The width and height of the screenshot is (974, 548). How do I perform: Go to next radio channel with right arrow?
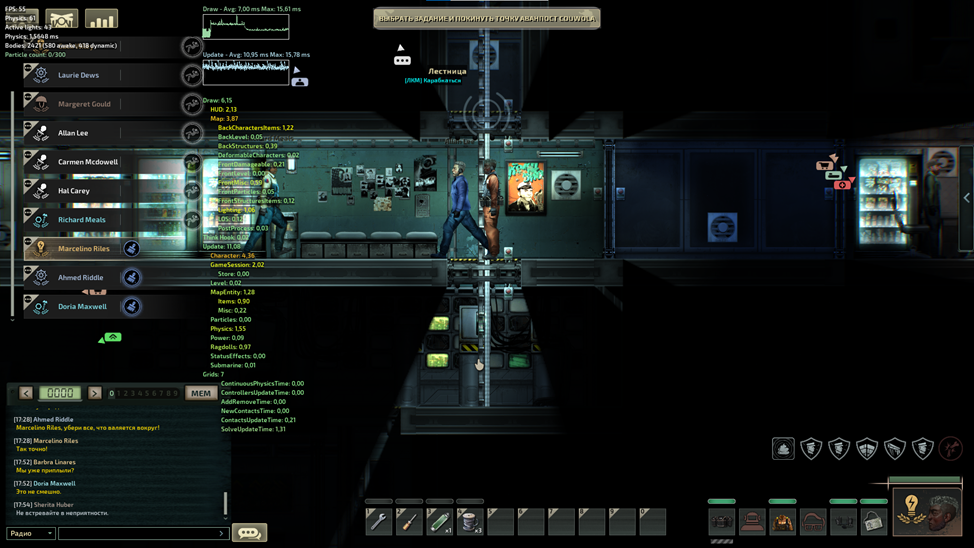point(95,393)
